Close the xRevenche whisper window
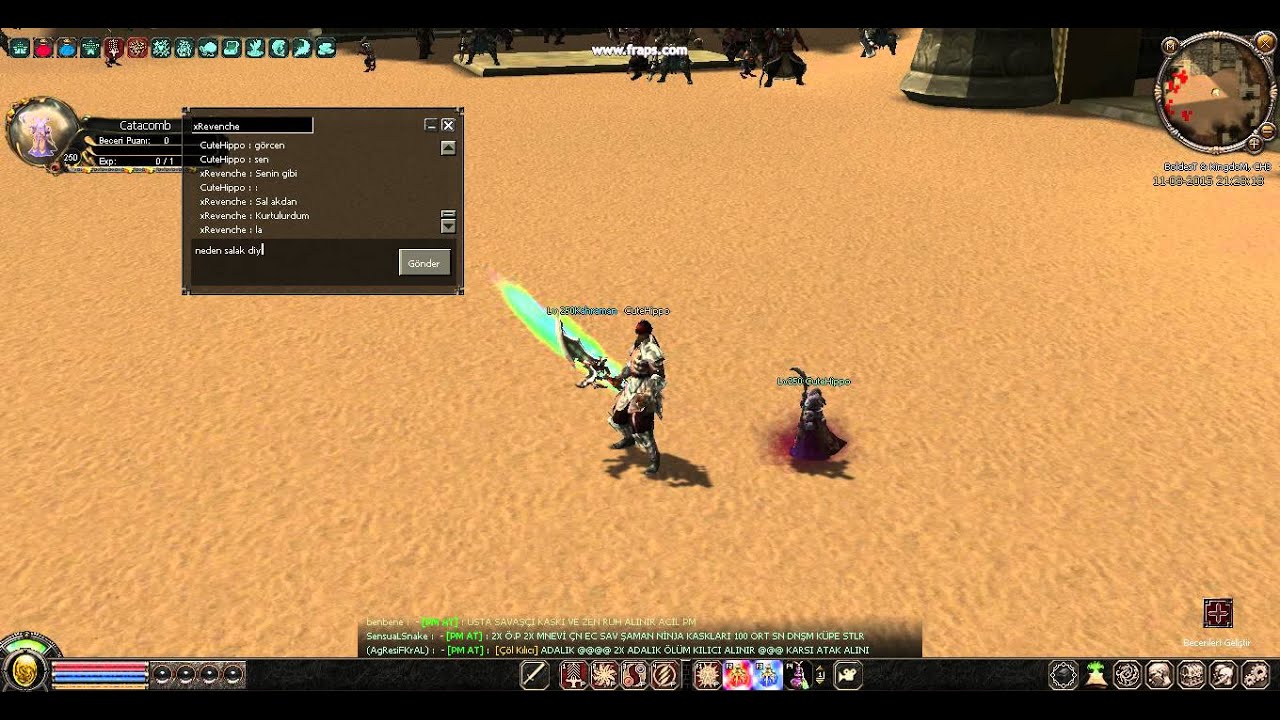This screenshot has width=1280, height=720. pyautogui.click(x=448, y=125)
